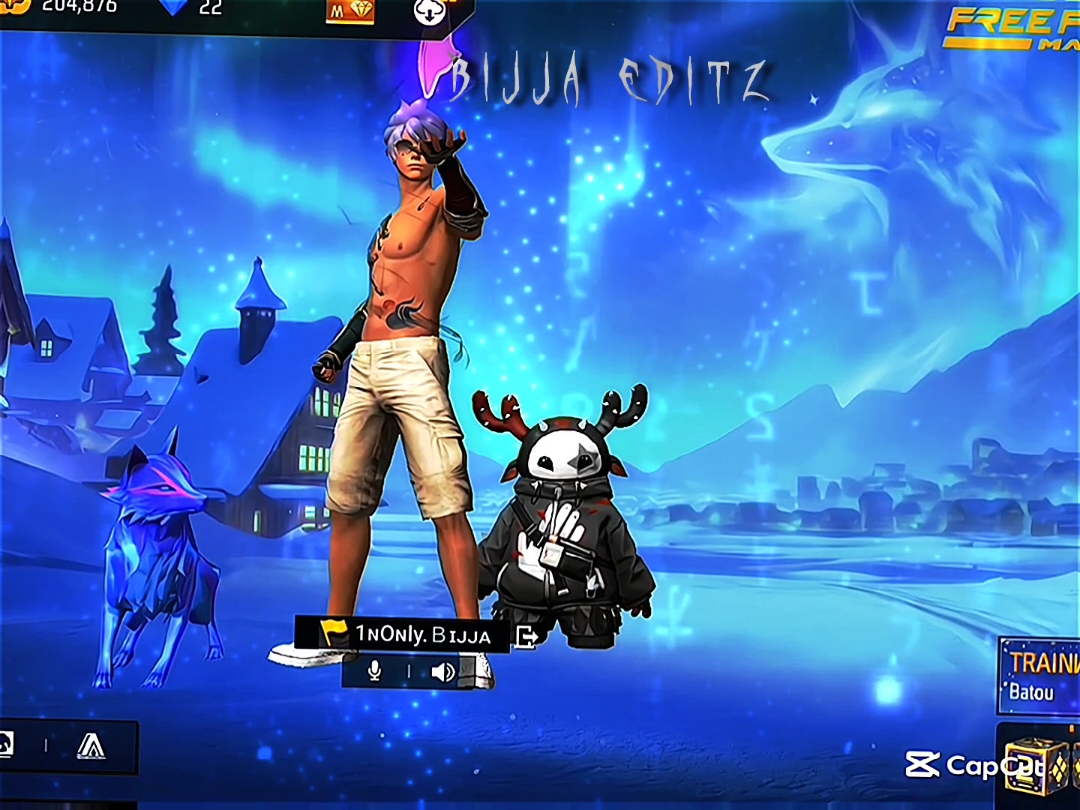Select the triangular A icon

91,746
